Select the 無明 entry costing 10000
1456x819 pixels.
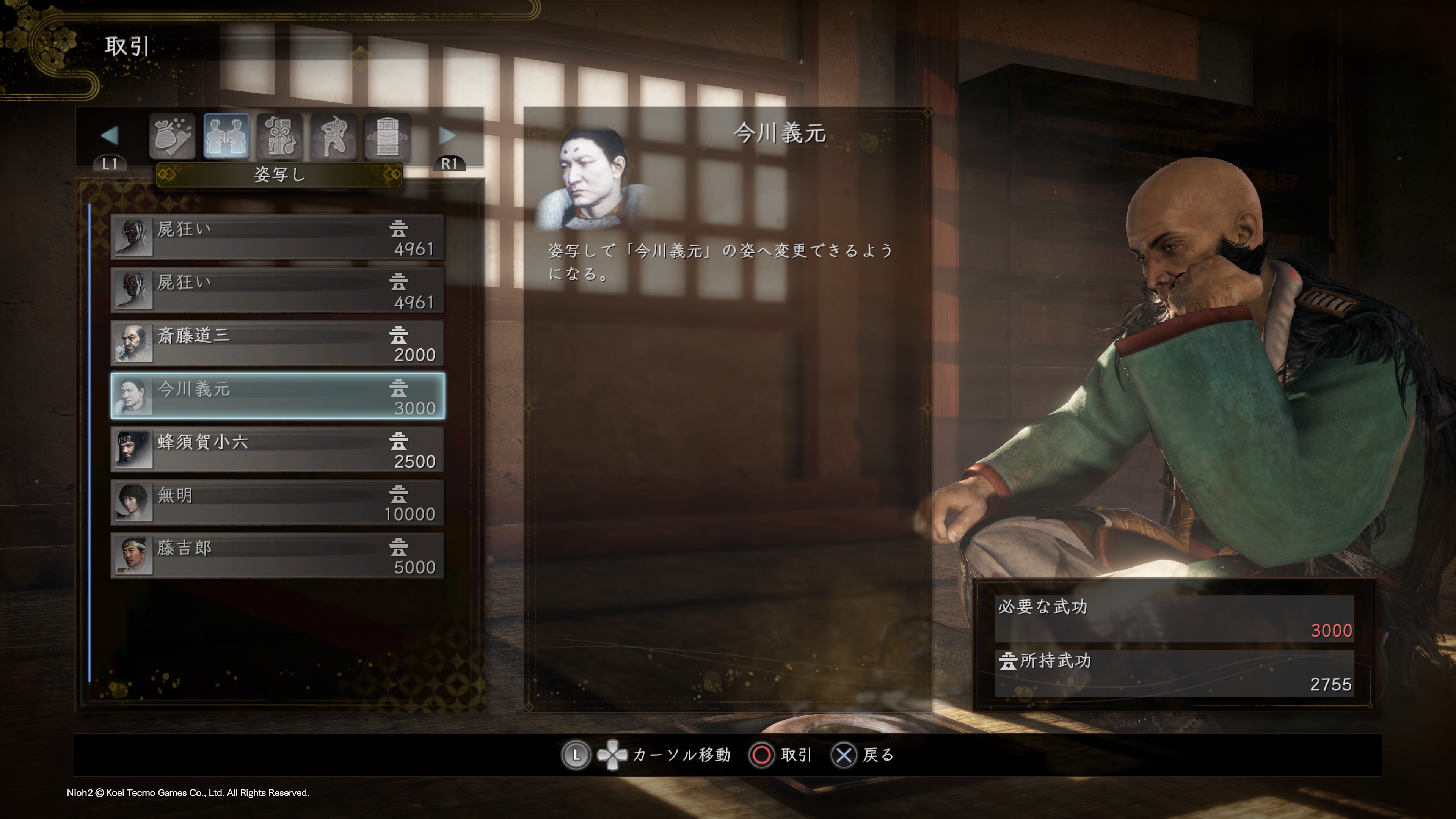tap(277, 503)
